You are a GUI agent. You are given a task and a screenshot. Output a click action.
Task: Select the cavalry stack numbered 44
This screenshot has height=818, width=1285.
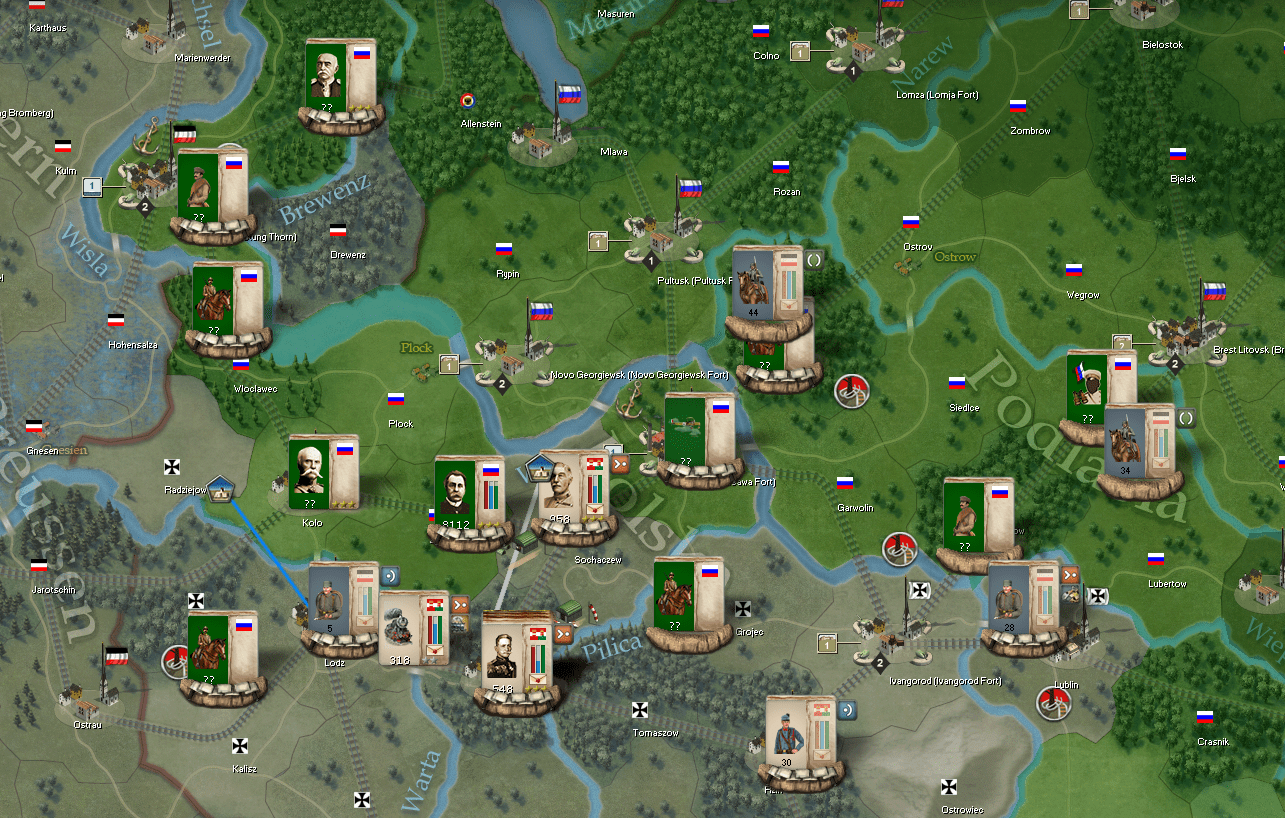[x=766, y=284]
